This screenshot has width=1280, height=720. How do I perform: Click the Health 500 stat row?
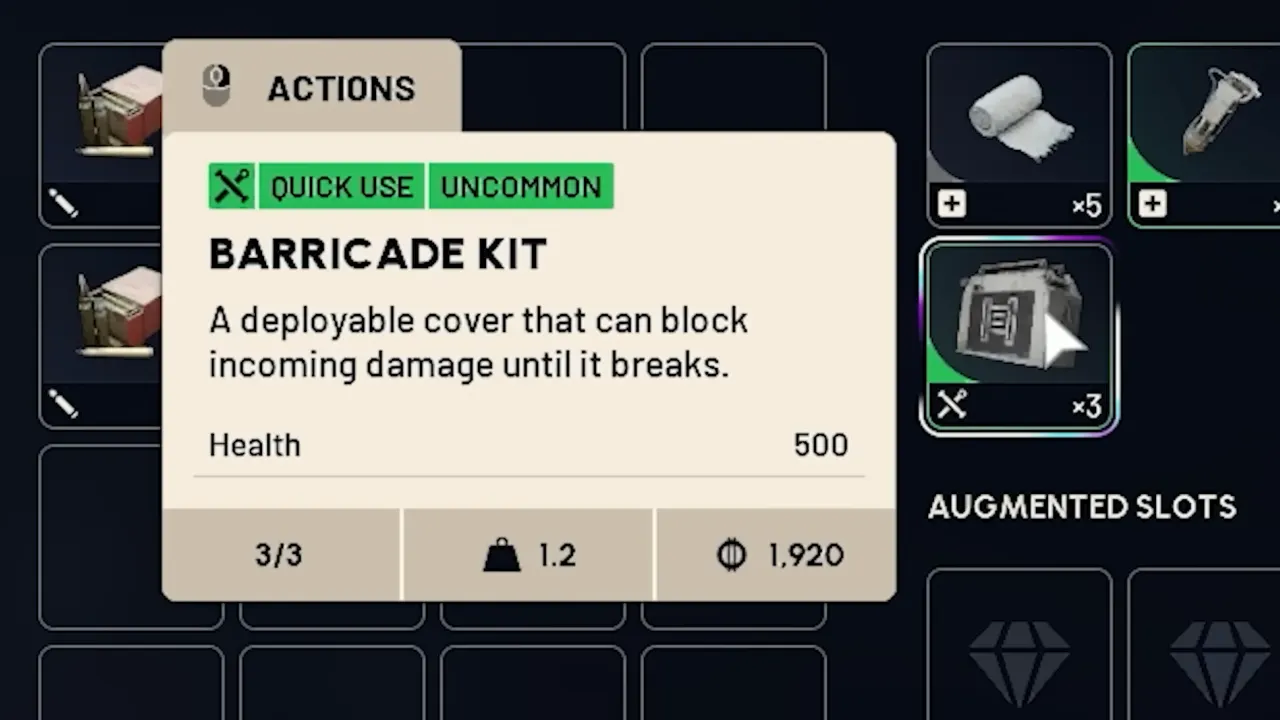click(x=528, y=445)
